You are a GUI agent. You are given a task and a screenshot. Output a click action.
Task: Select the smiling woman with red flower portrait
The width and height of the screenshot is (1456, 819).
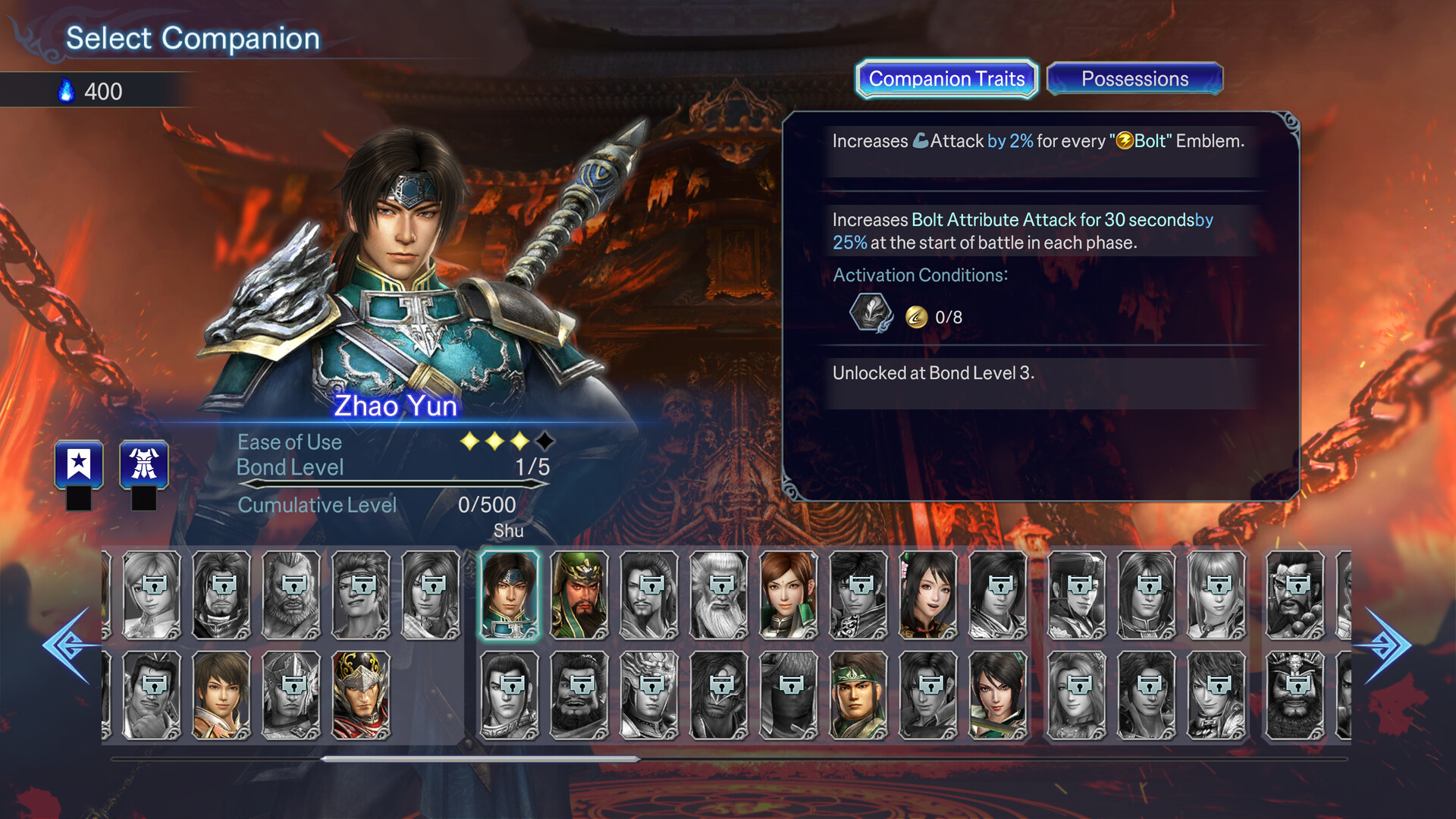(x=928, y=595)
